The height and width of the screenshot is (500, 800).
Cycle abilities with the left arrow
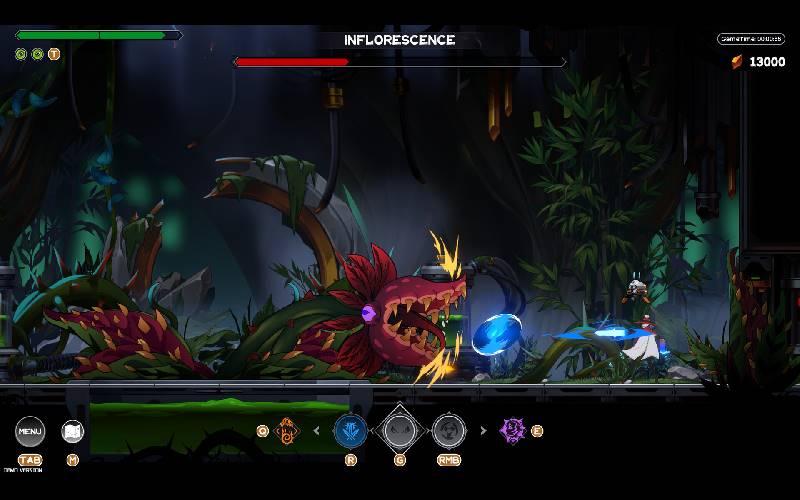[x=317, y=431]
